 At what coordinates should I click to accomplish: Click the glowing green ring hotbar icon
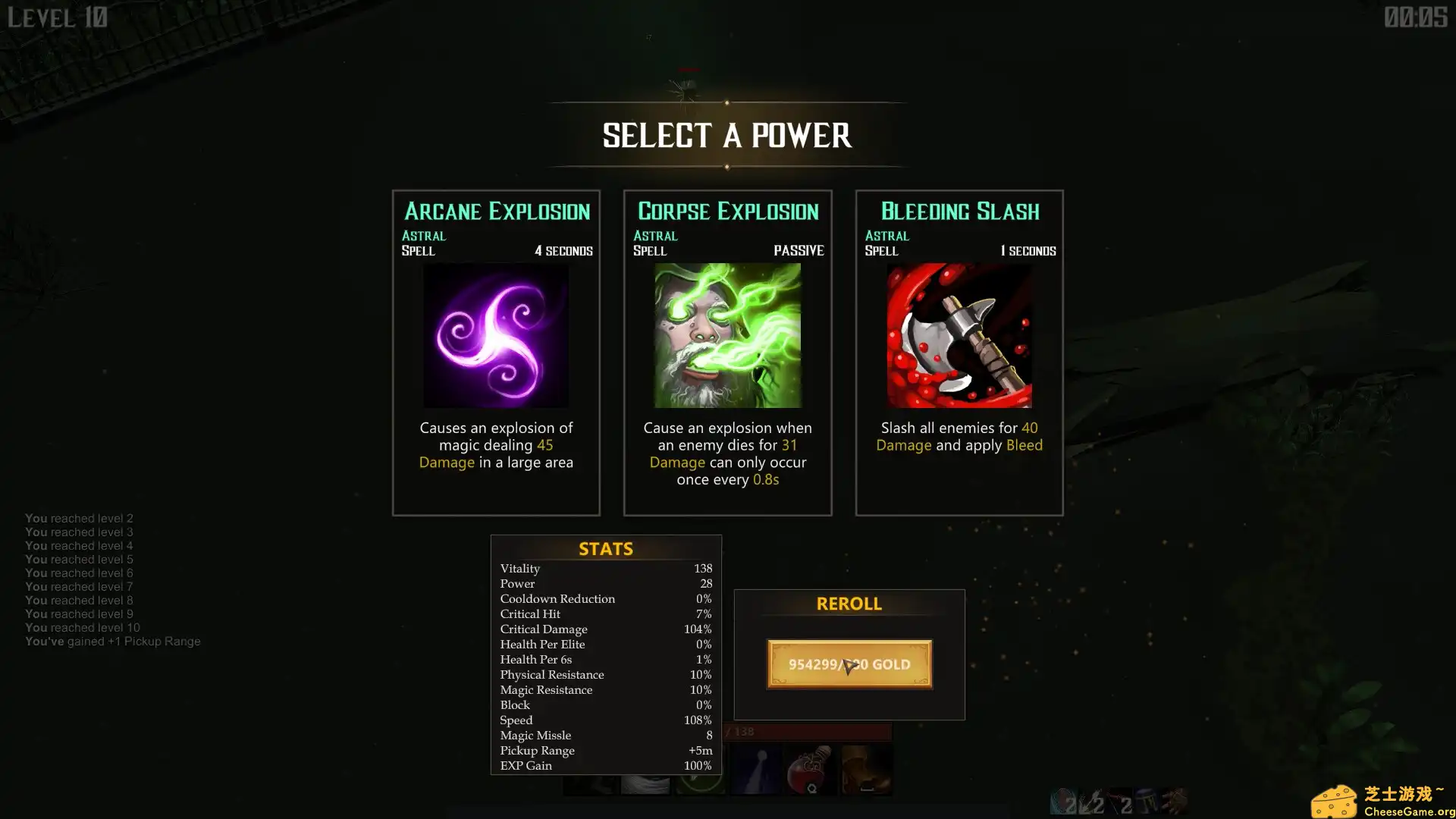pos(700,785)
